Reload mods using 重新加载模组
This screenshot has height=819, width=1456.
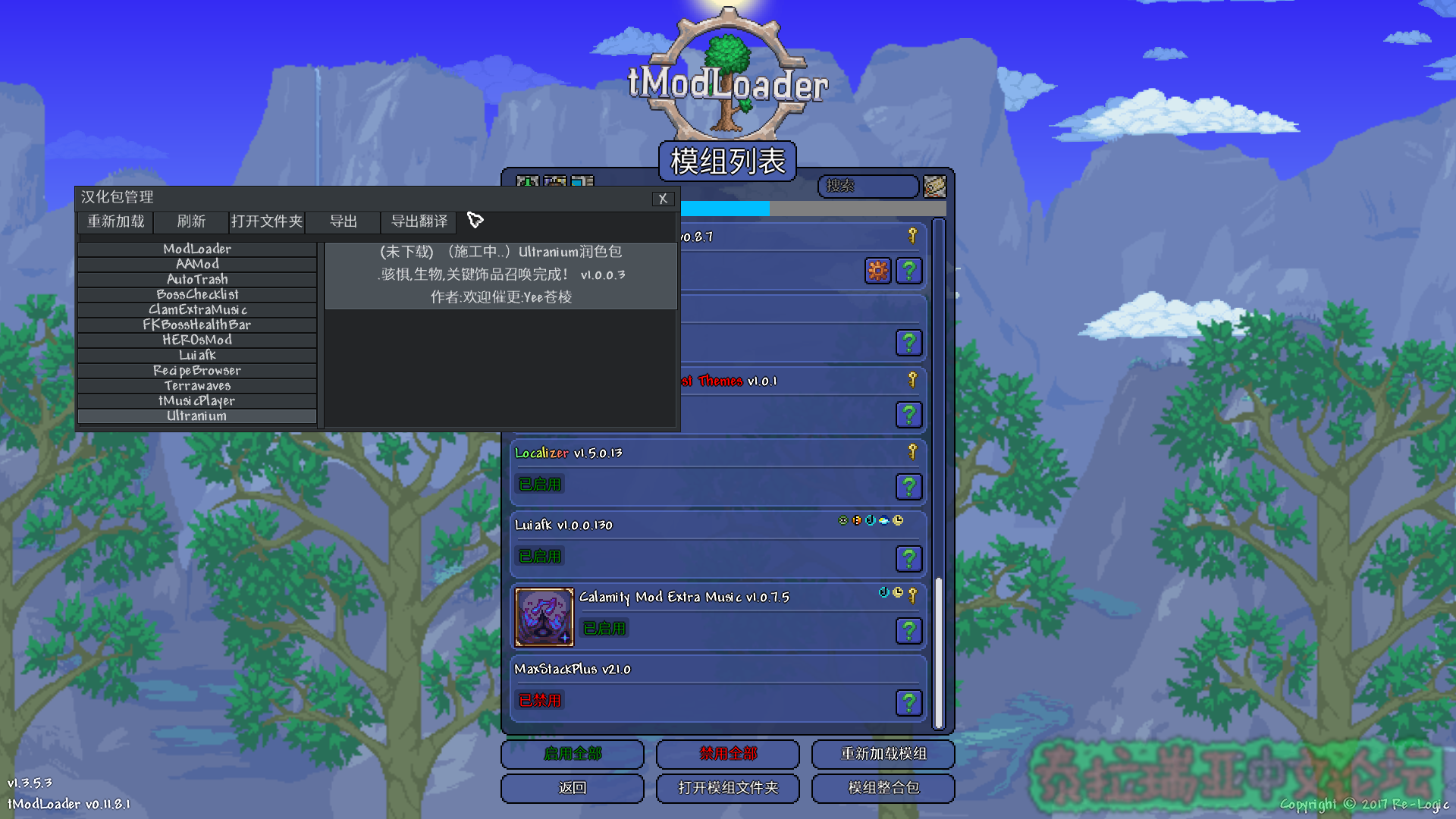(x=883, y=754)
